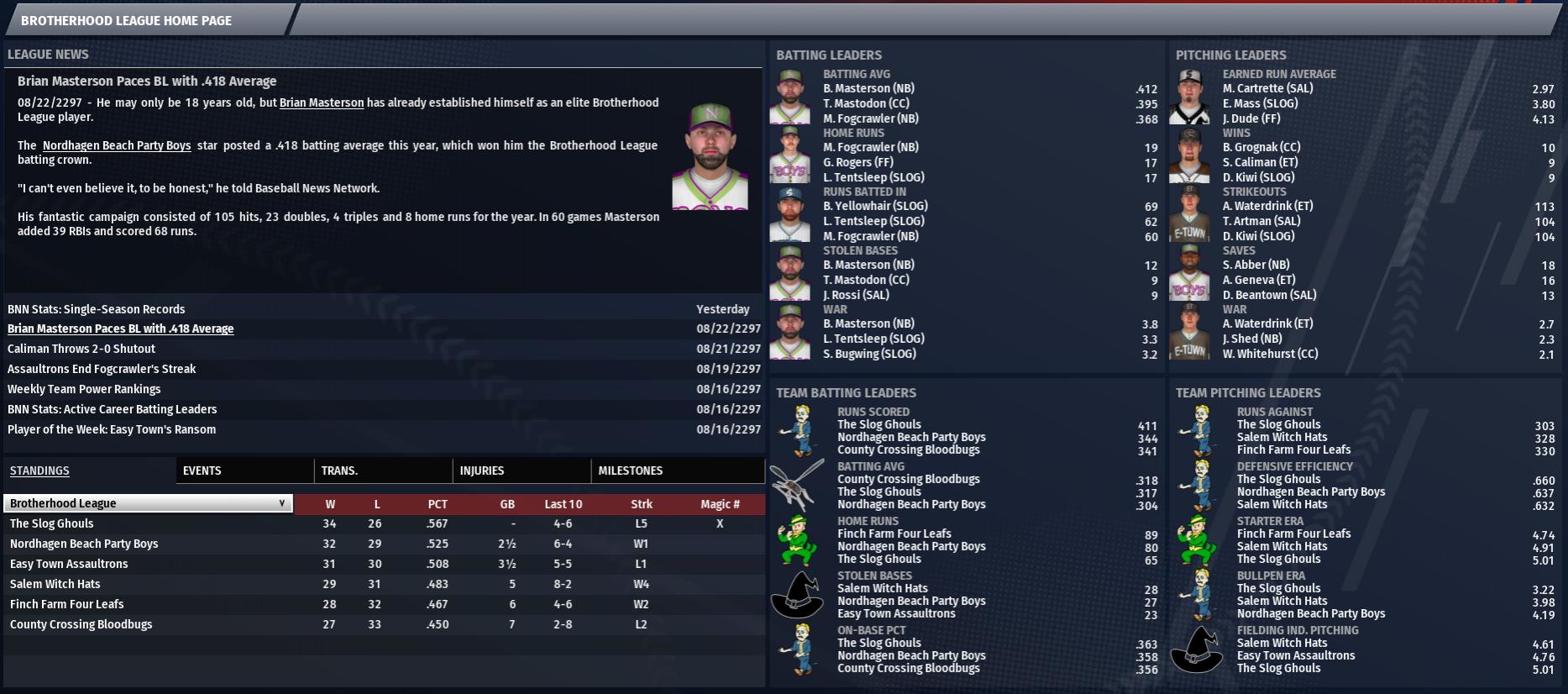Open the Brotherhood League dropdown
The width and height of the screenshot is (1568, 694).
click(148, 503)
